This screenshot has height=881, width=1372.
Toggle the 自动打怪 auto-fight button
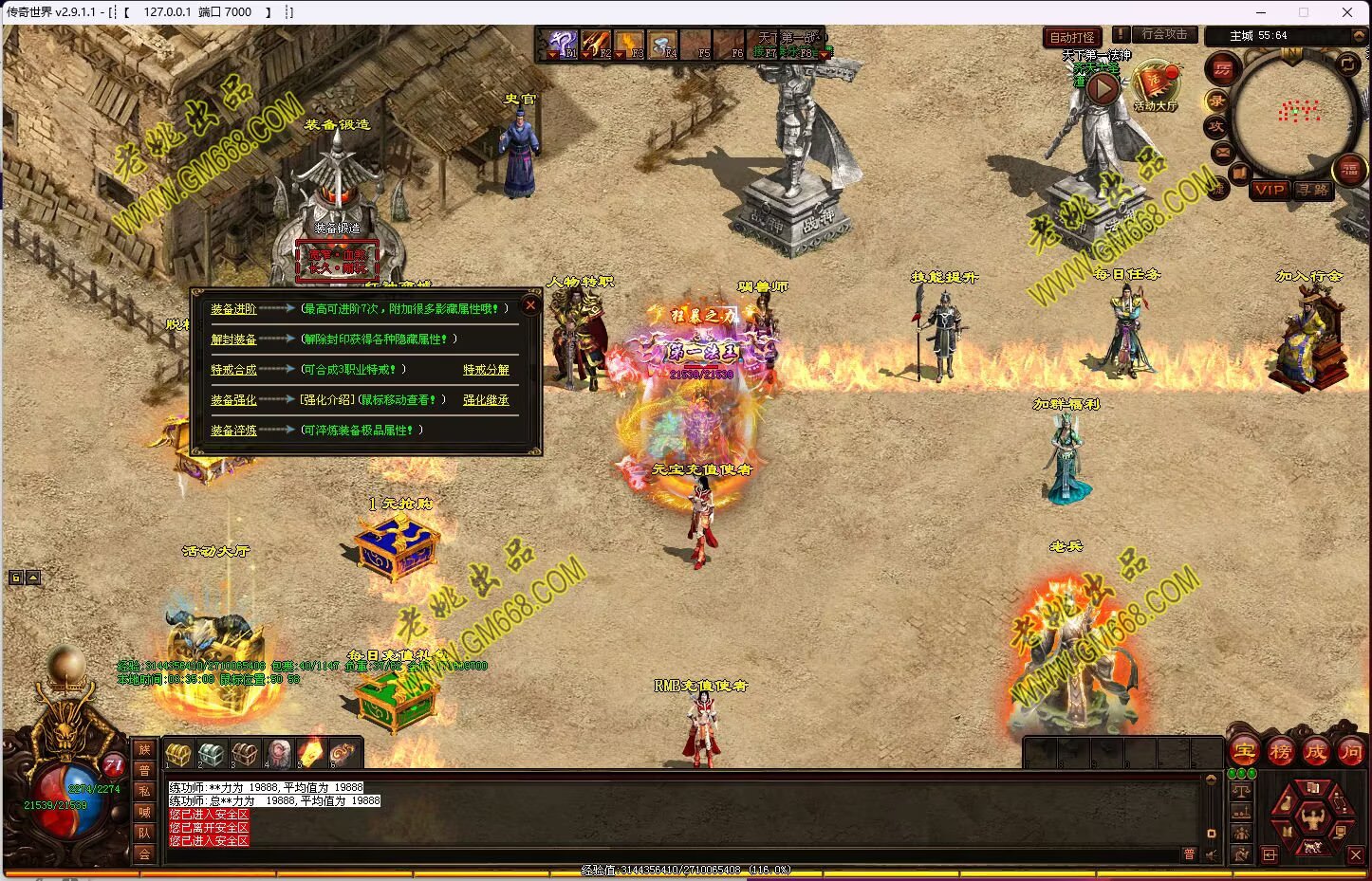[x=1072, y=38]
